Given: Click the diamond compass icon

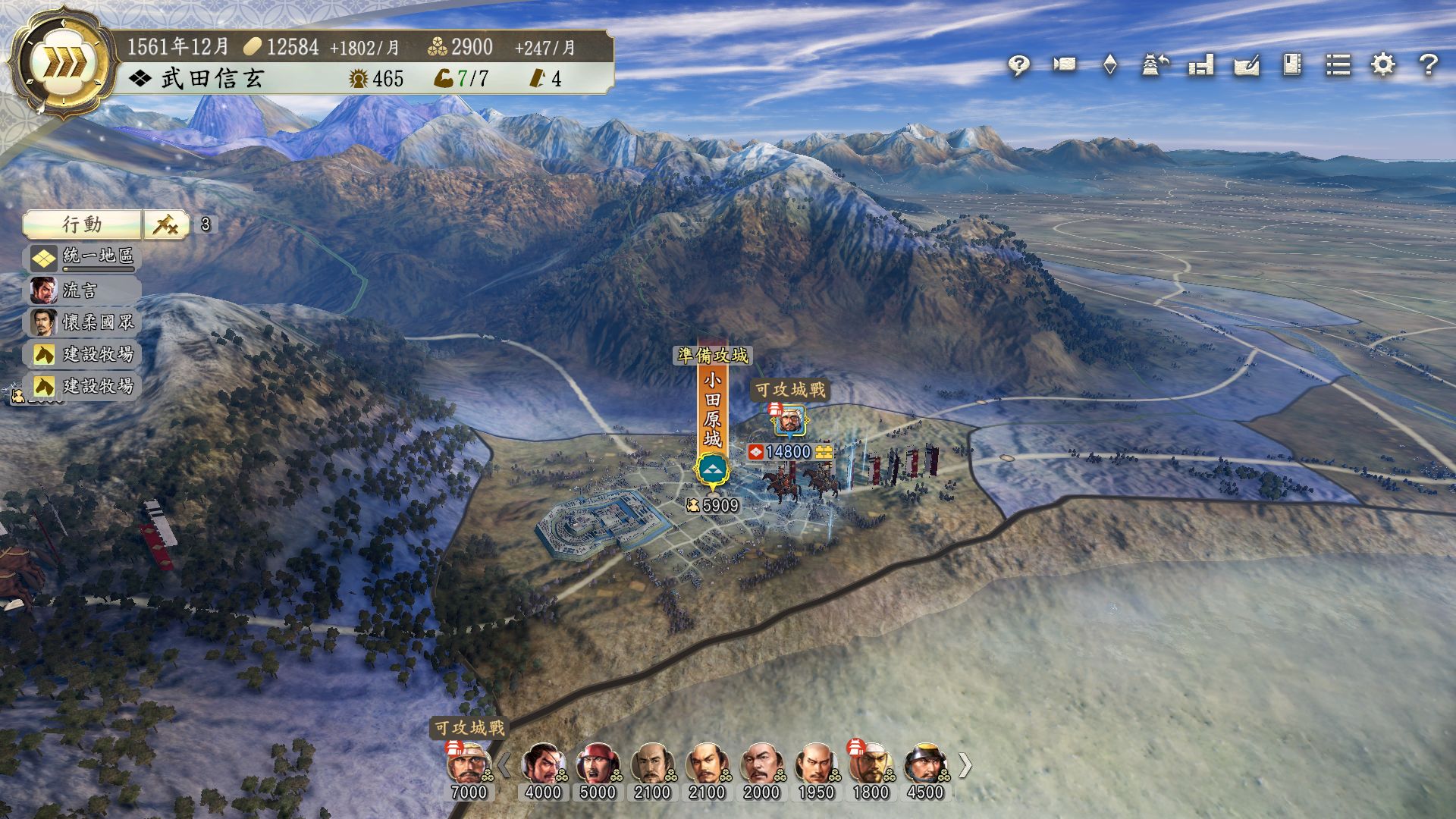Looking at the screenshot, I should pyautogui.click(x=1109, y=65).
